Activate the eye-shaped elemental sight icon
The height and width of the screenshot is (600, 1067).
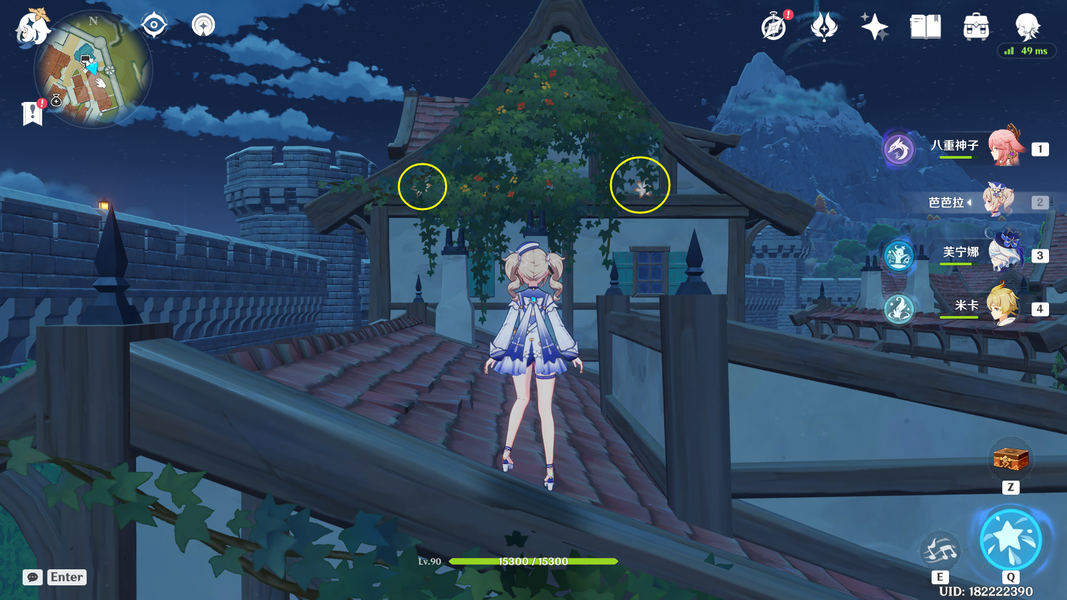tap(154, 24)
